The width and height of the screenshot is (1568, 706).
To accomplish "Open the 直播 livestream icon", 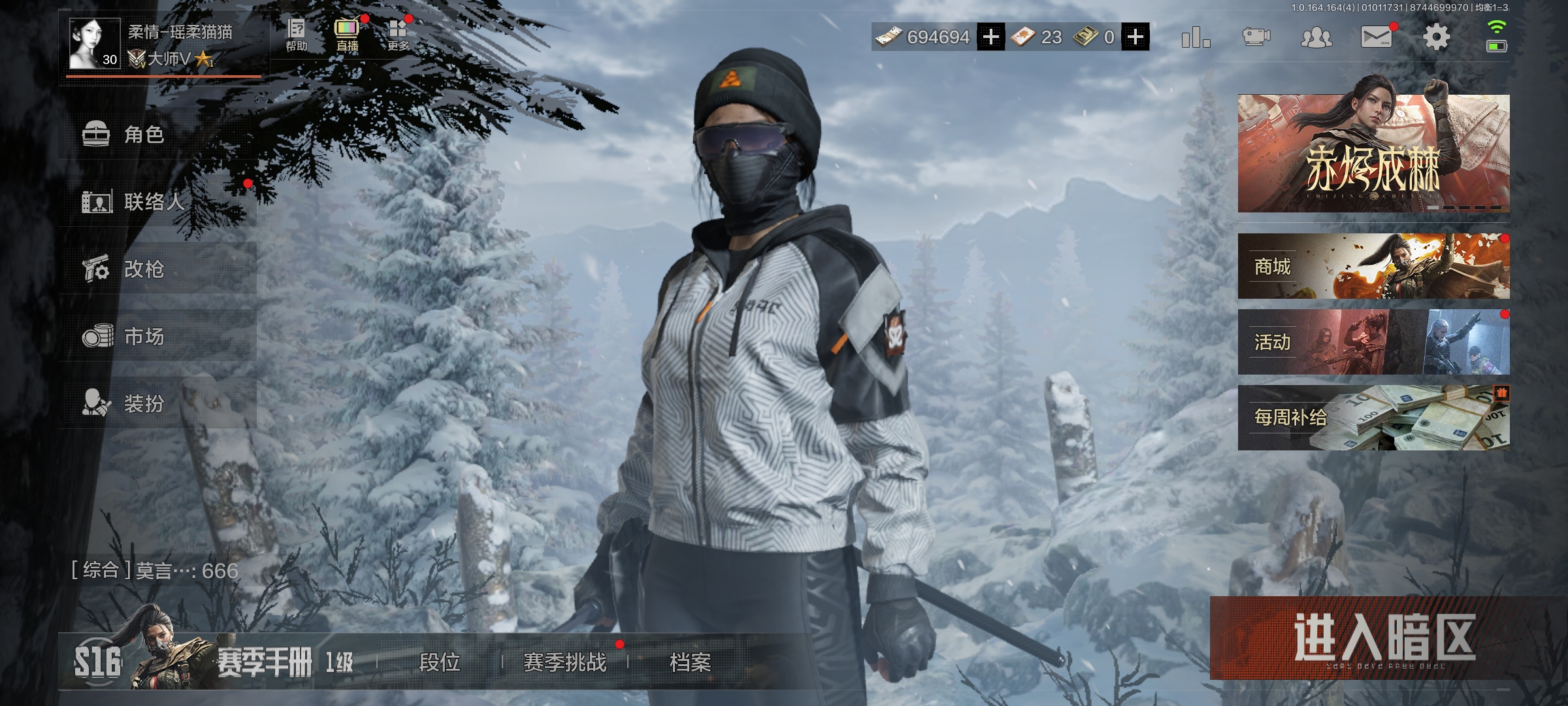I will pos(347,35).
